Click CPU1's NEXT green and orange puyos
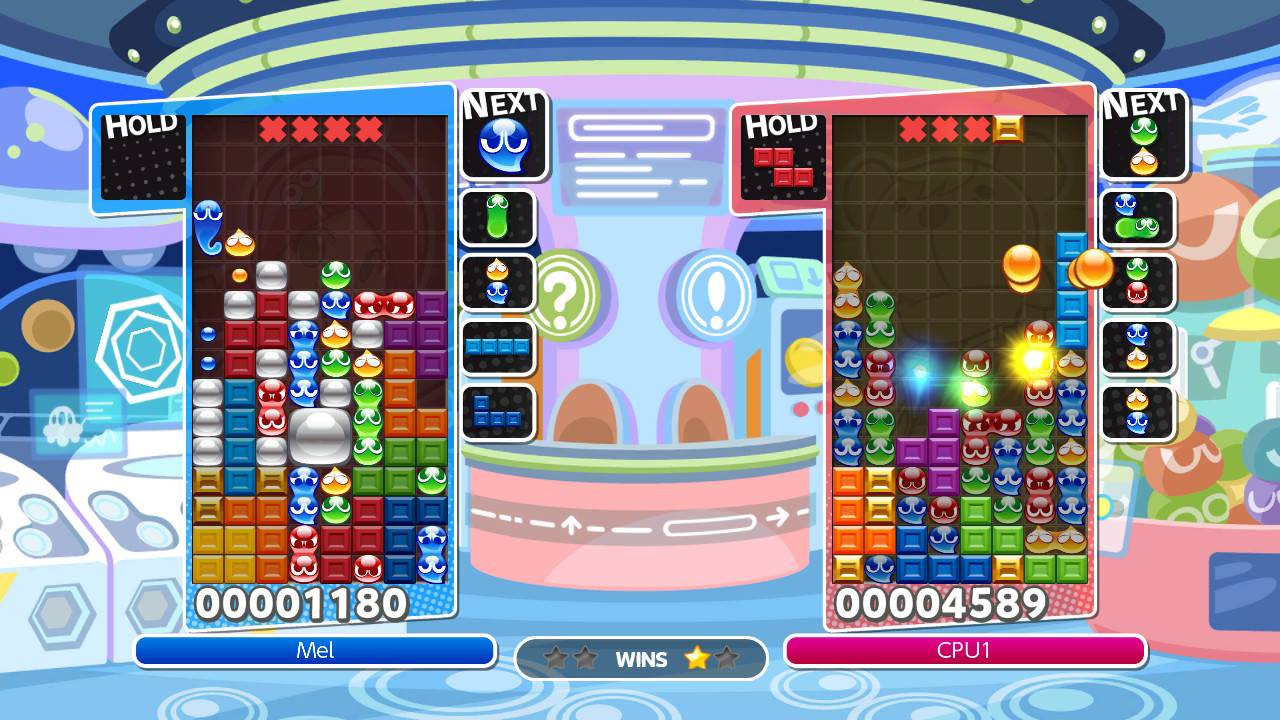 [1143, 145]
